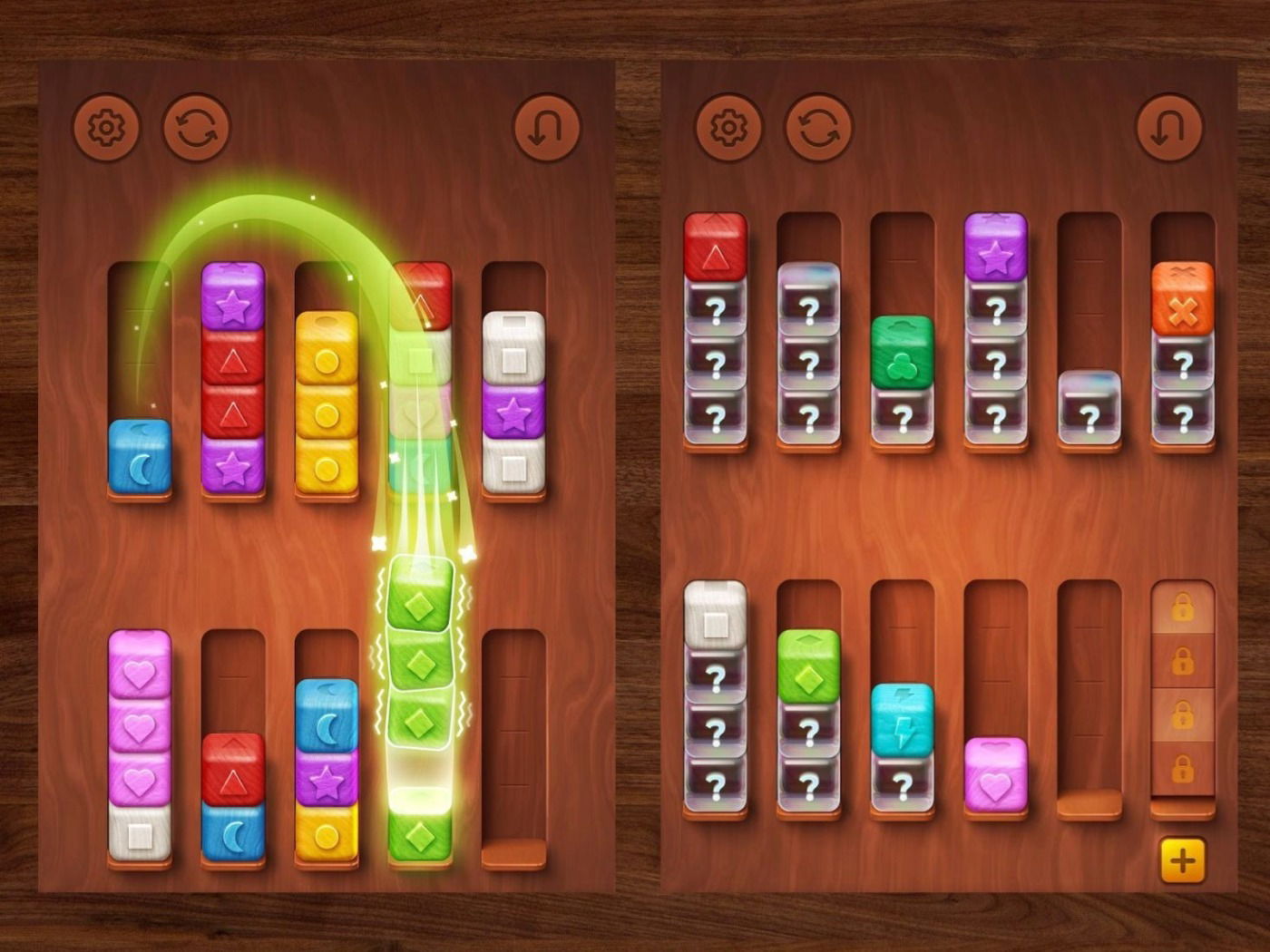This screenshot has height=952, width=1270.
Task: Open the settings gear on the right board
Action: [728, 127]
